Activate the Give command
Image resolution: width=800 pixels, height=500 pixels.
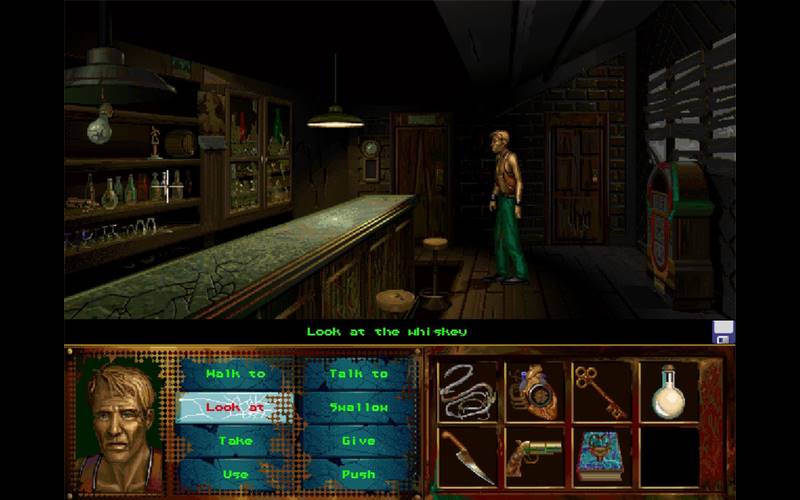point(358,440)
